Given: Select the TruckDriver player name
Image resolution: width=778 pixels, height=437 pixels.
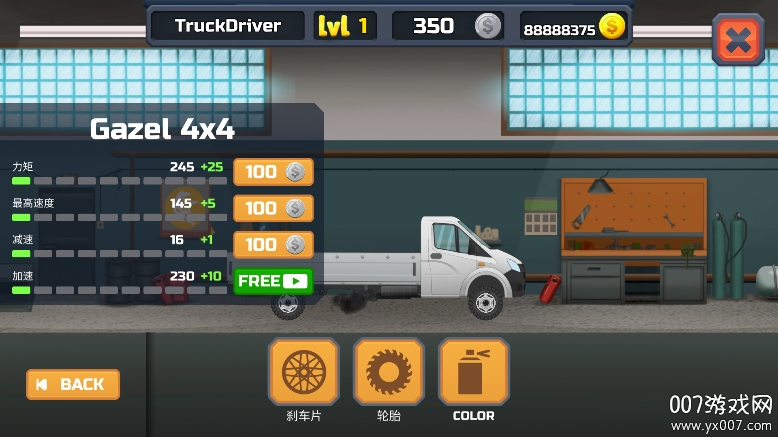Looking at the screenshot, I should click(227, 26).
